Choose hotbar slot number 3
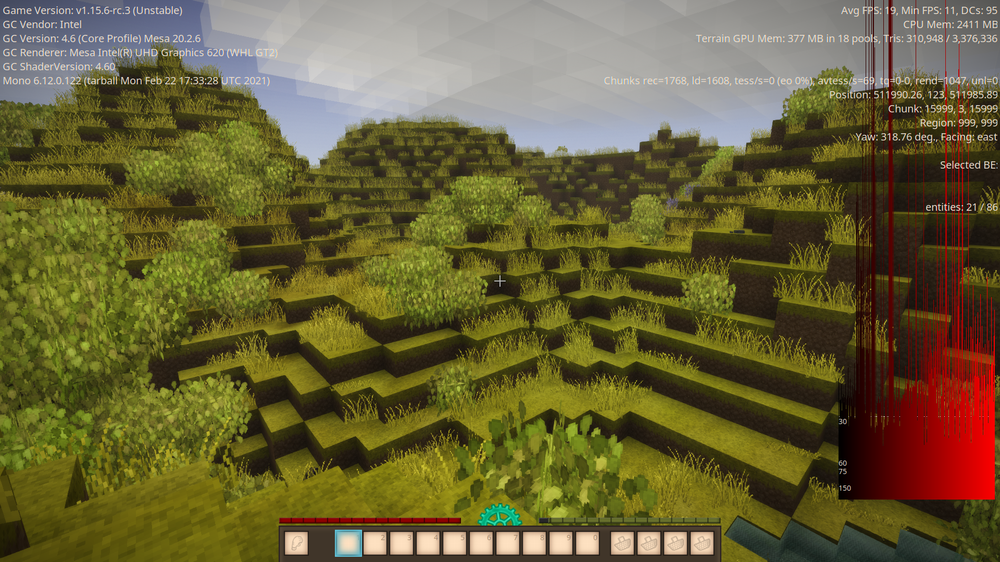This screenshot has width=1000, height=562. 402,542
